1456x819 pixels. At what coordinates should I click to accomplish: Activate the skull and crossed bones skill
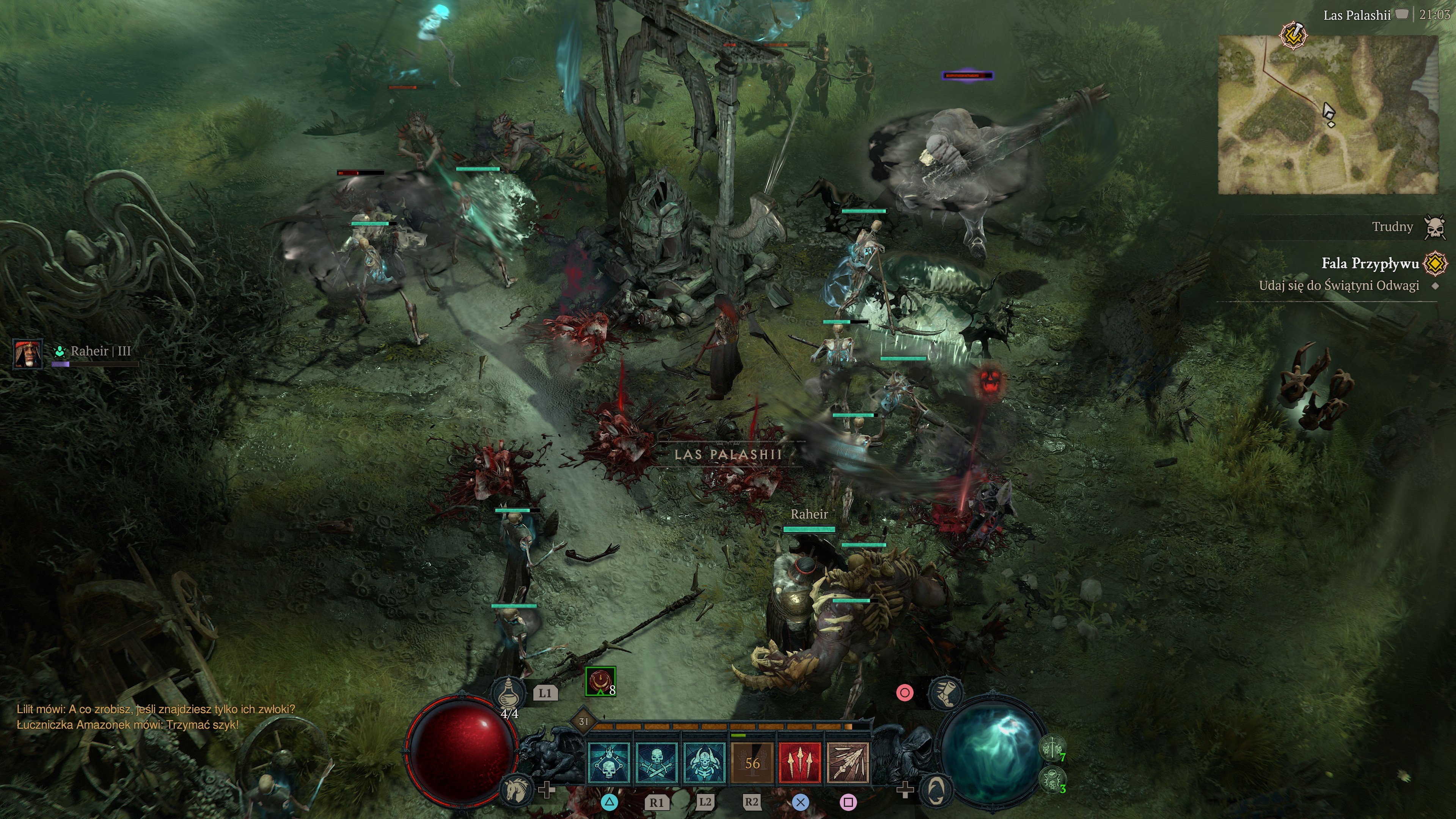tap(657, 763)
